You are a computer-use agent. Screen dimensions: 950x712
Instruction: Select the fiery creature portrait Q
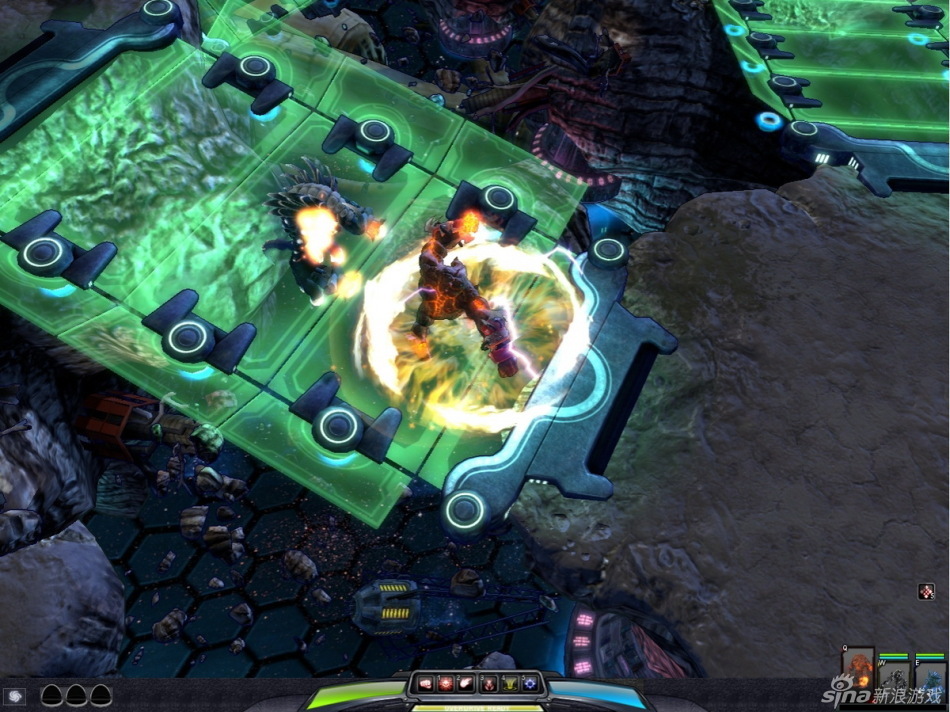pyautogui.click(x=858, y=667)
